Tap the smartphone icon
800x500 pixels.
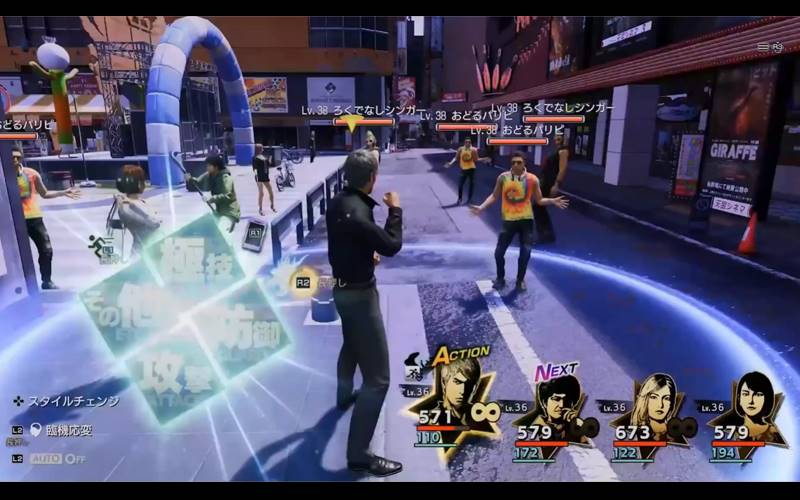pos(254,236)
